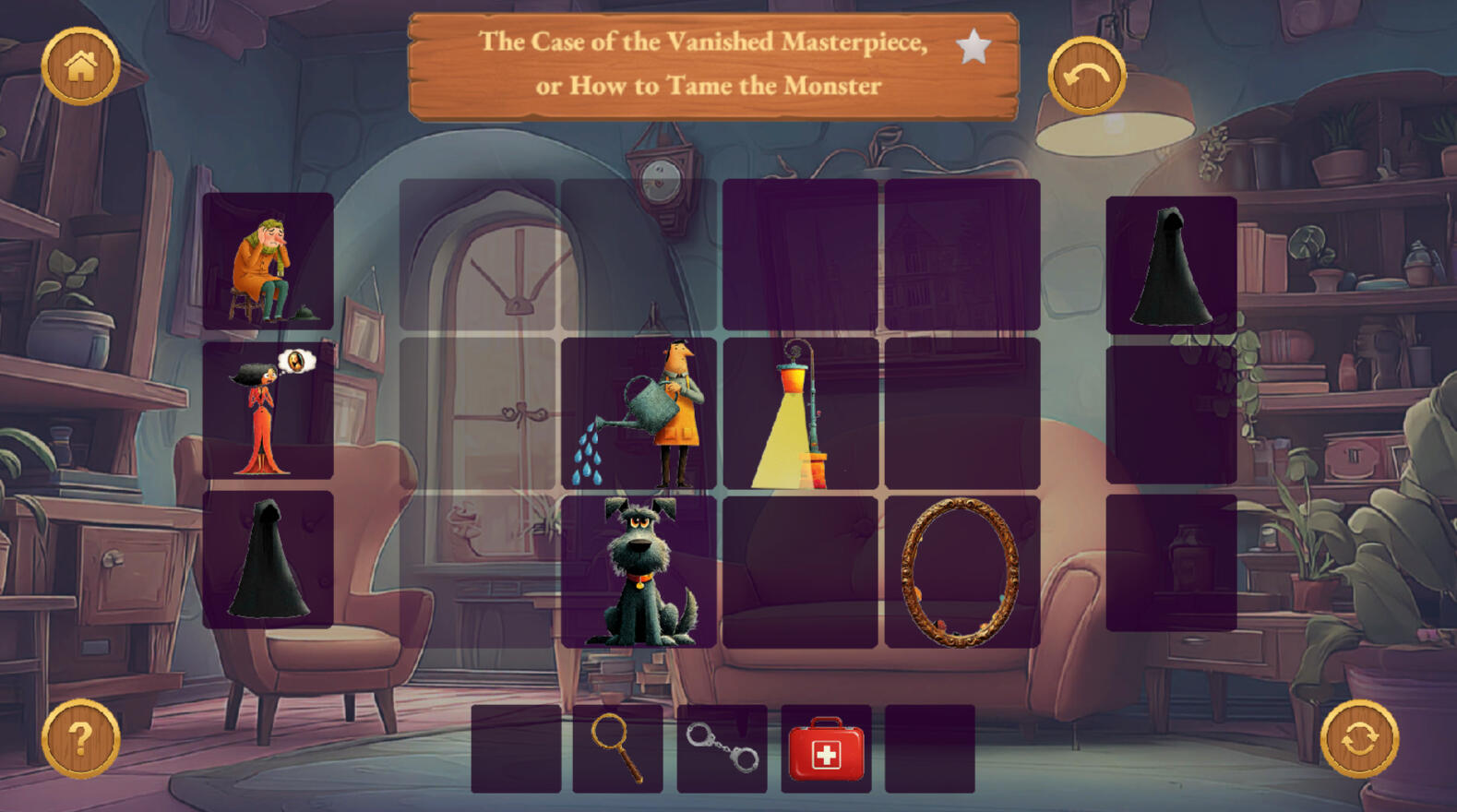Return to the home screen
Screen dimensions: 1457x812
pos(80,66)
